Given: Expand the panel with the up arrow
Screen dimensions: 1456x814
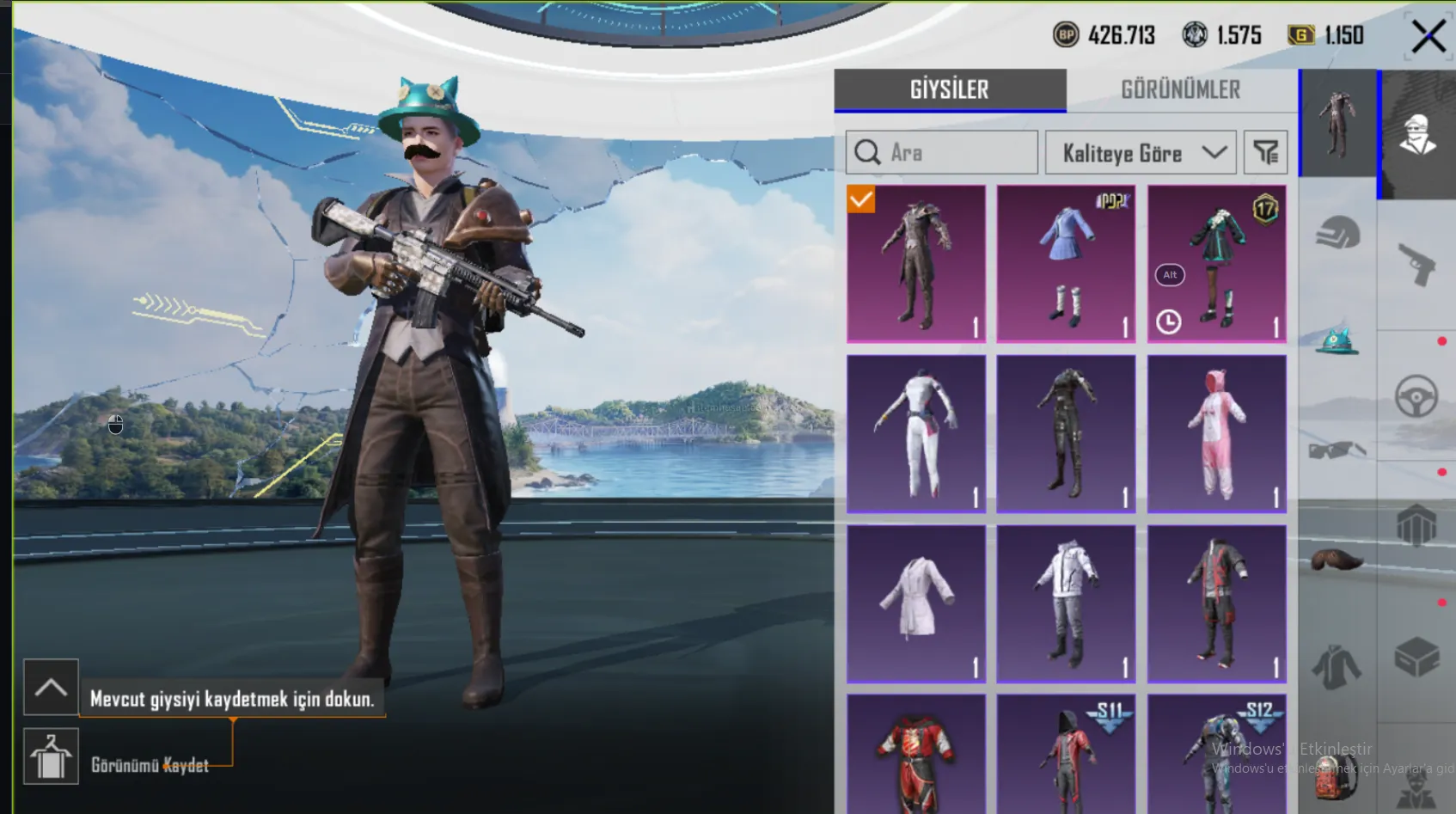Looking at the screenshot, I should (x=51, y=687).
